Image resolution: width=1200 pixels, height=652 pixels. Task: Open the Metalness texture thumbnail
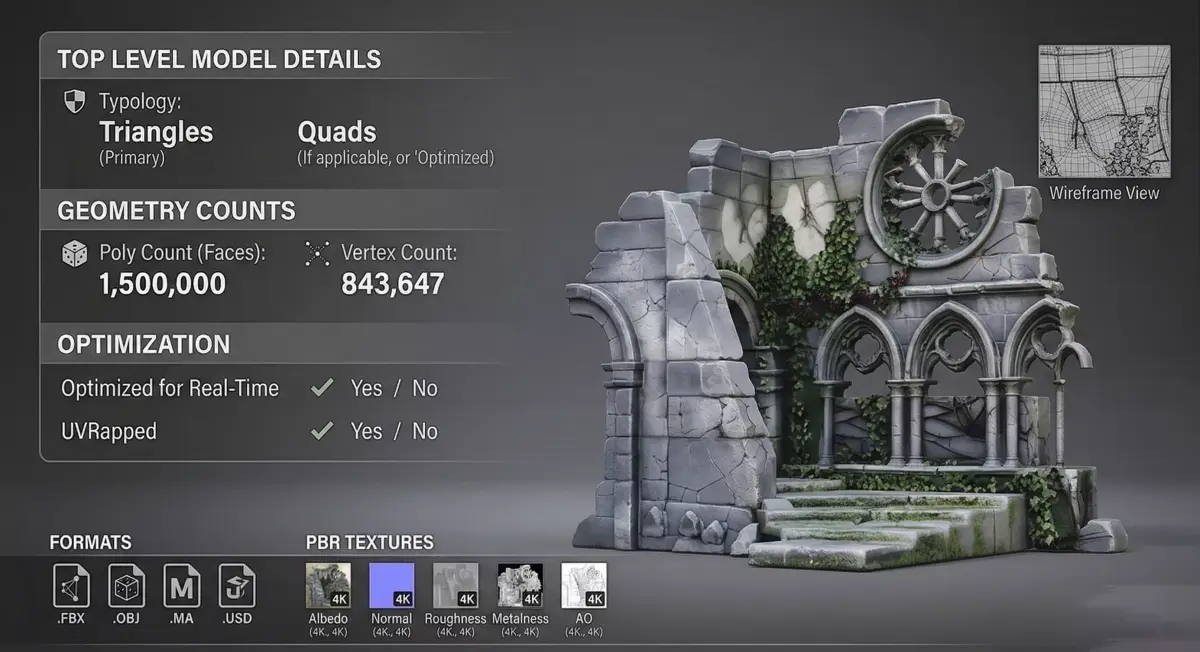[x=520, y=586]
